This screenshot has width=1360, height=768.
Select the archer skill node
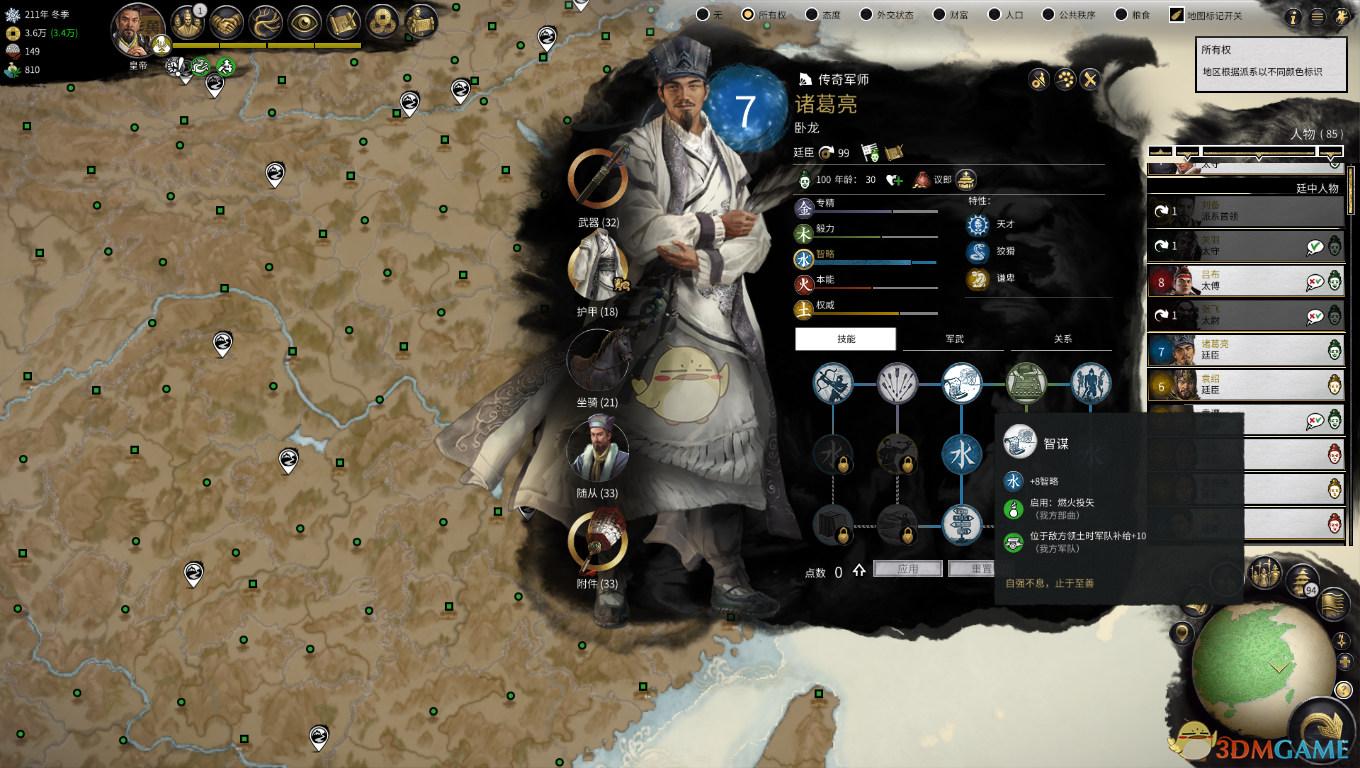(x=832, y=383)
